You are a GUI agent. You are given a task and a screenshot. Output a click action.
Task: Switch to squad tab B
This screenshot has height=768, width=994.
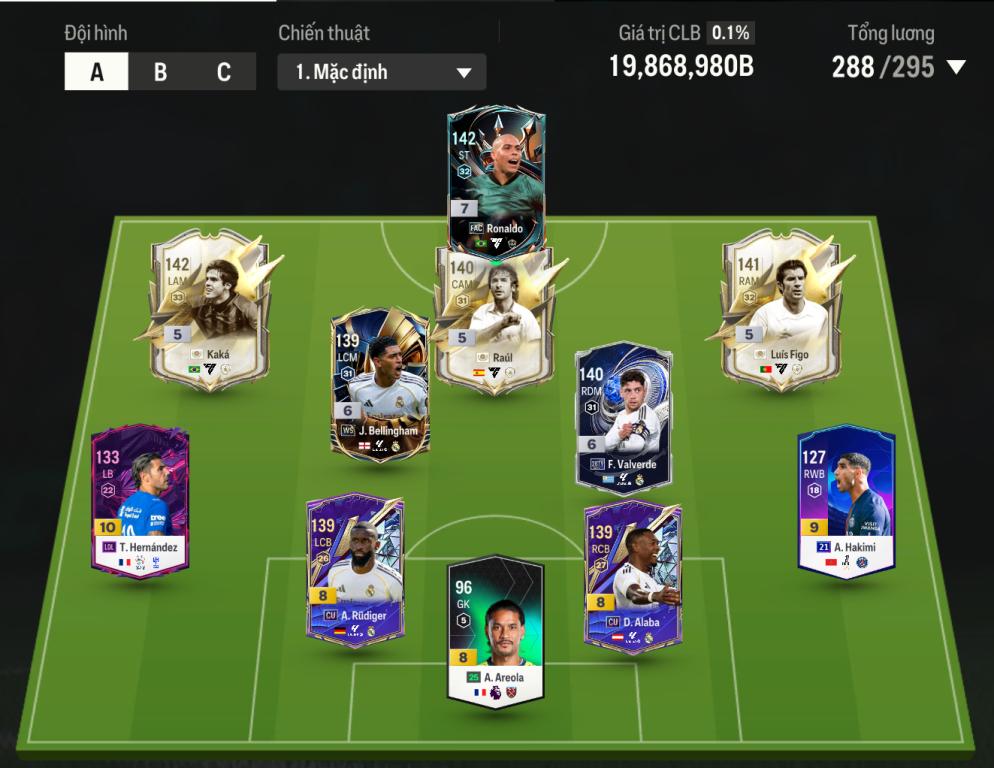pyautogui.click(x=160, y=72)
